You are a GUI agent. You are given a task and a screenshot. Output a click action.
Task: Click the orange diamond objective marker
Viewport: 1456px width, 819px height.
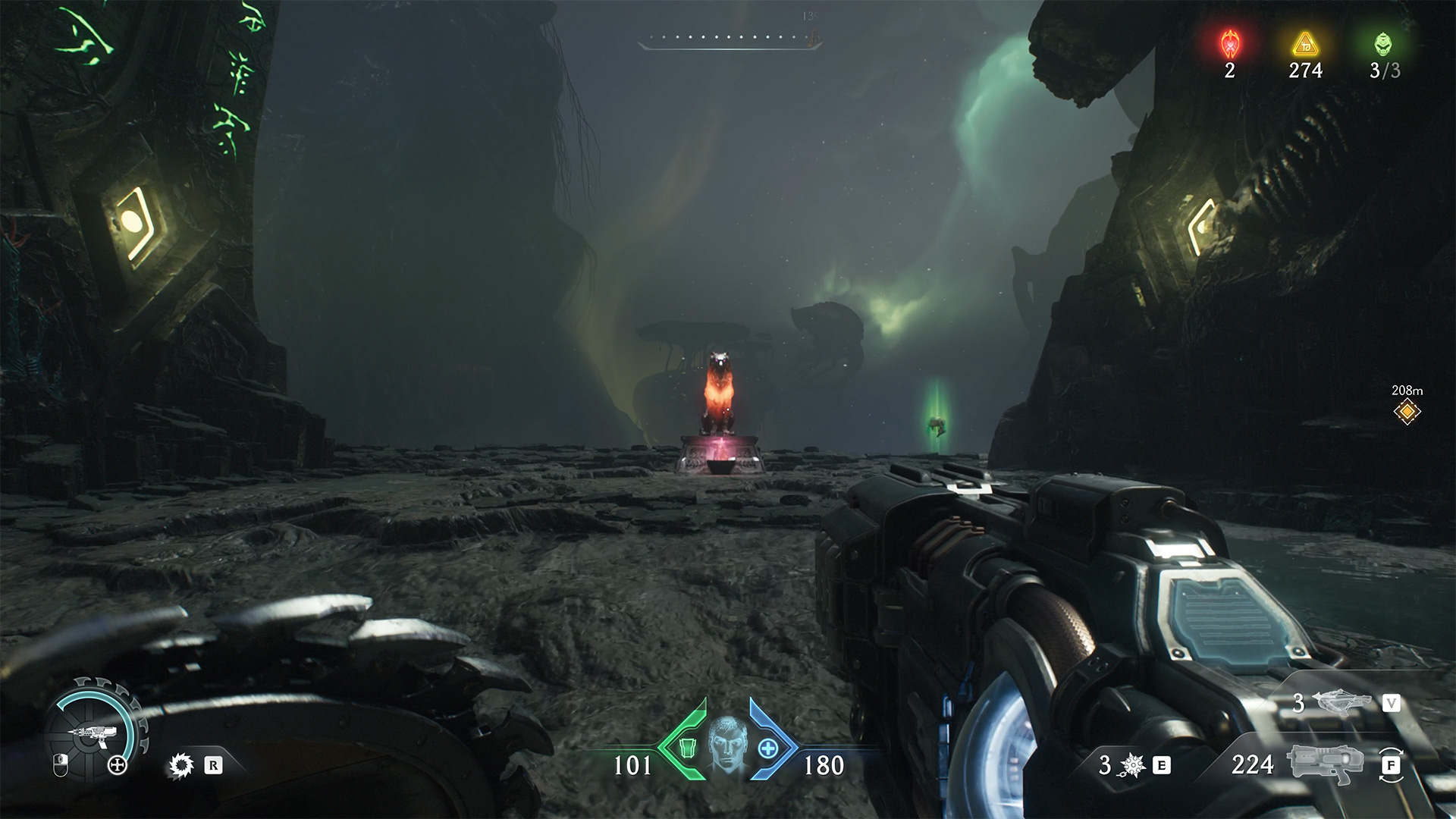1407,412
